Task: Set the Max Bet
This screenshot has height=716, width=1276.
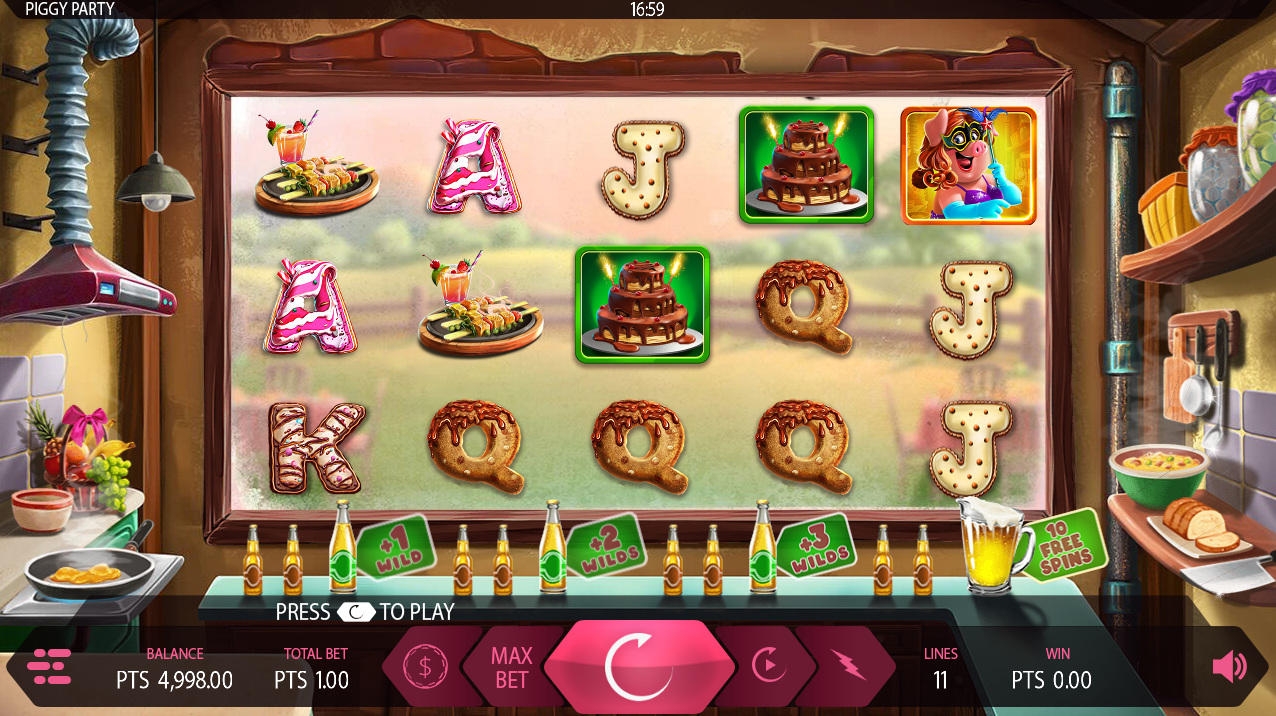Action: [x=511, y=667]
